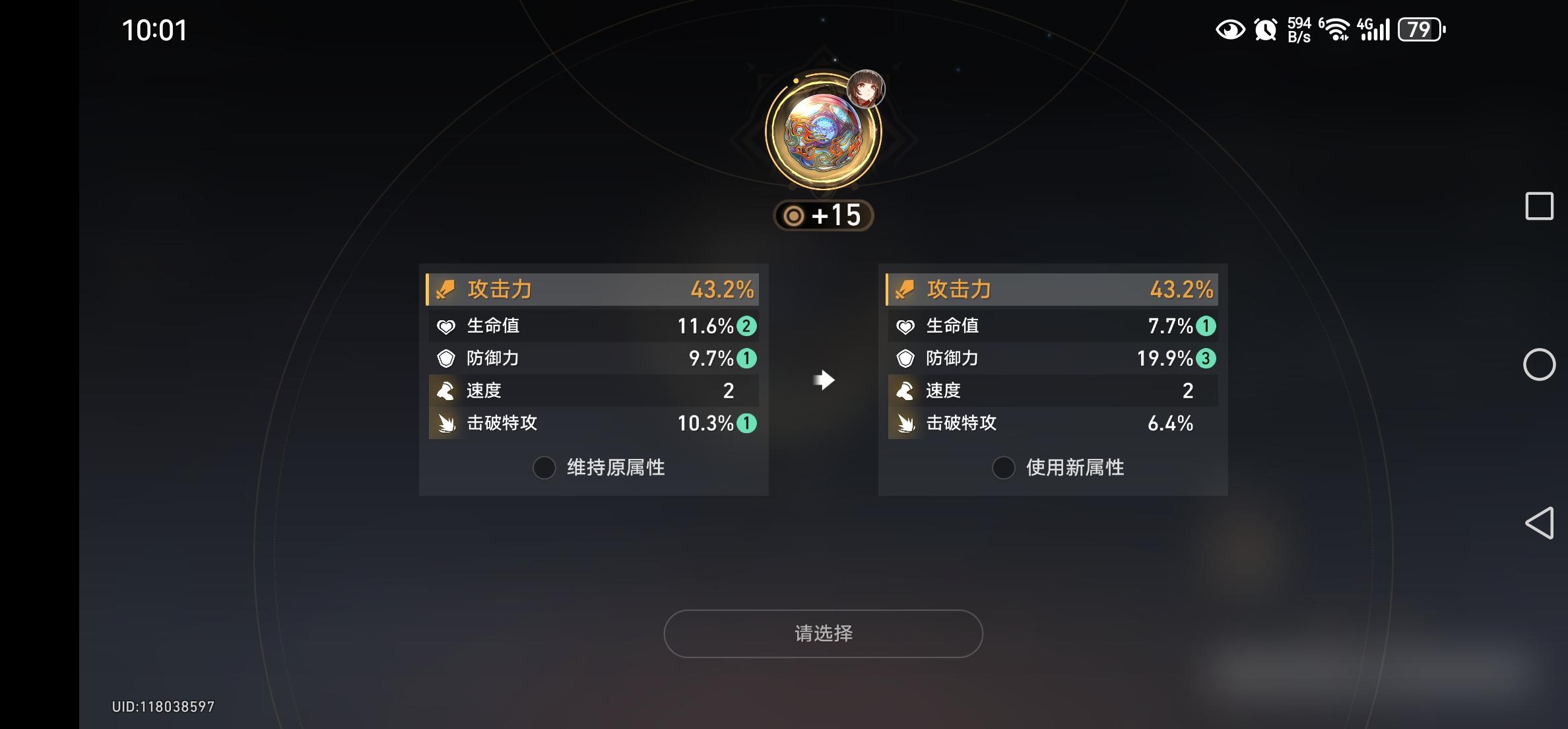Click the green level 3 badge beside 19.9%
This screenshot has width=1568, height=729.
[1206, 358]
